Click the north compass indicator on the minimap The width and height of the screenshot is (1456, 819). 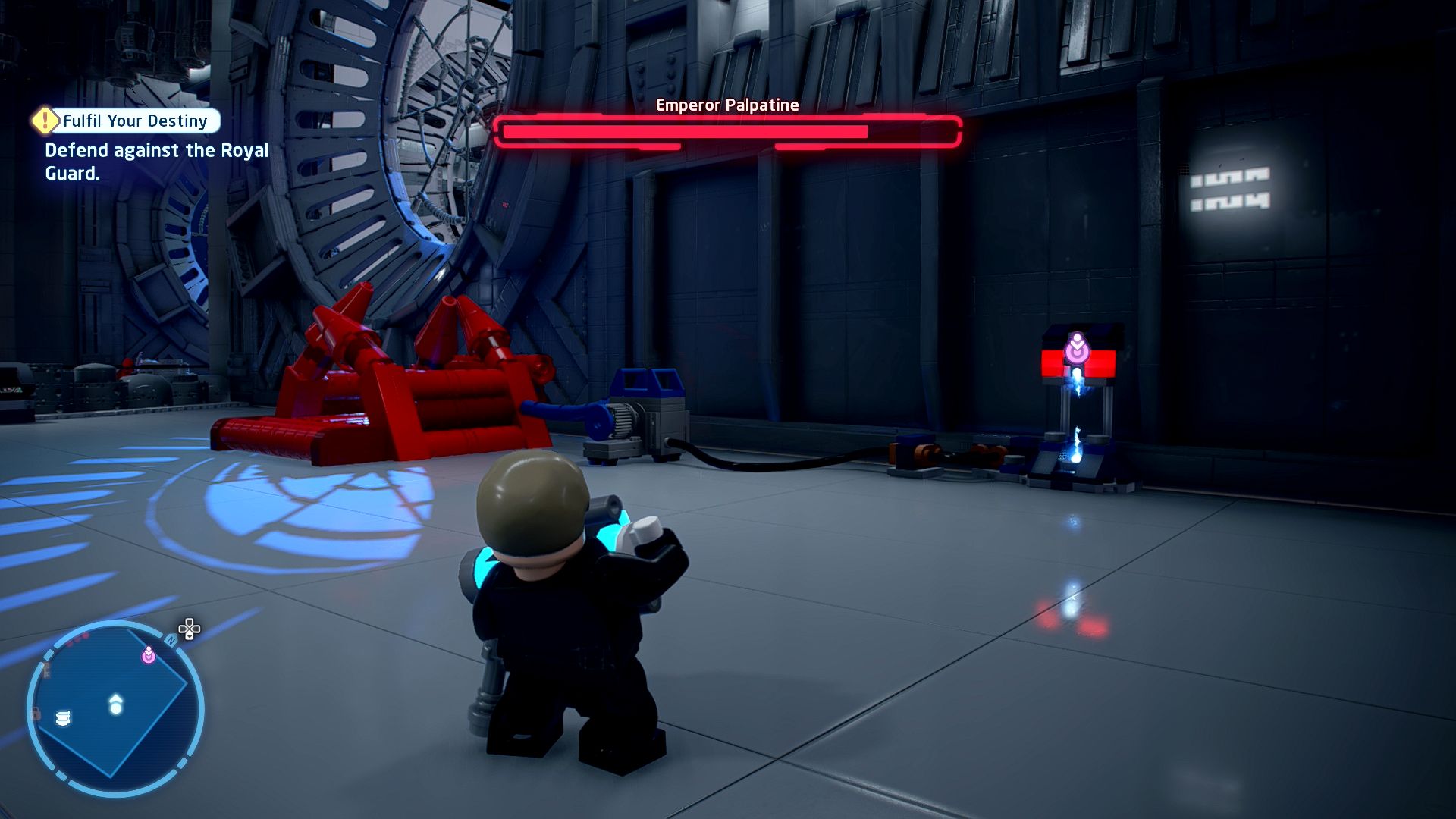point(171,642)
